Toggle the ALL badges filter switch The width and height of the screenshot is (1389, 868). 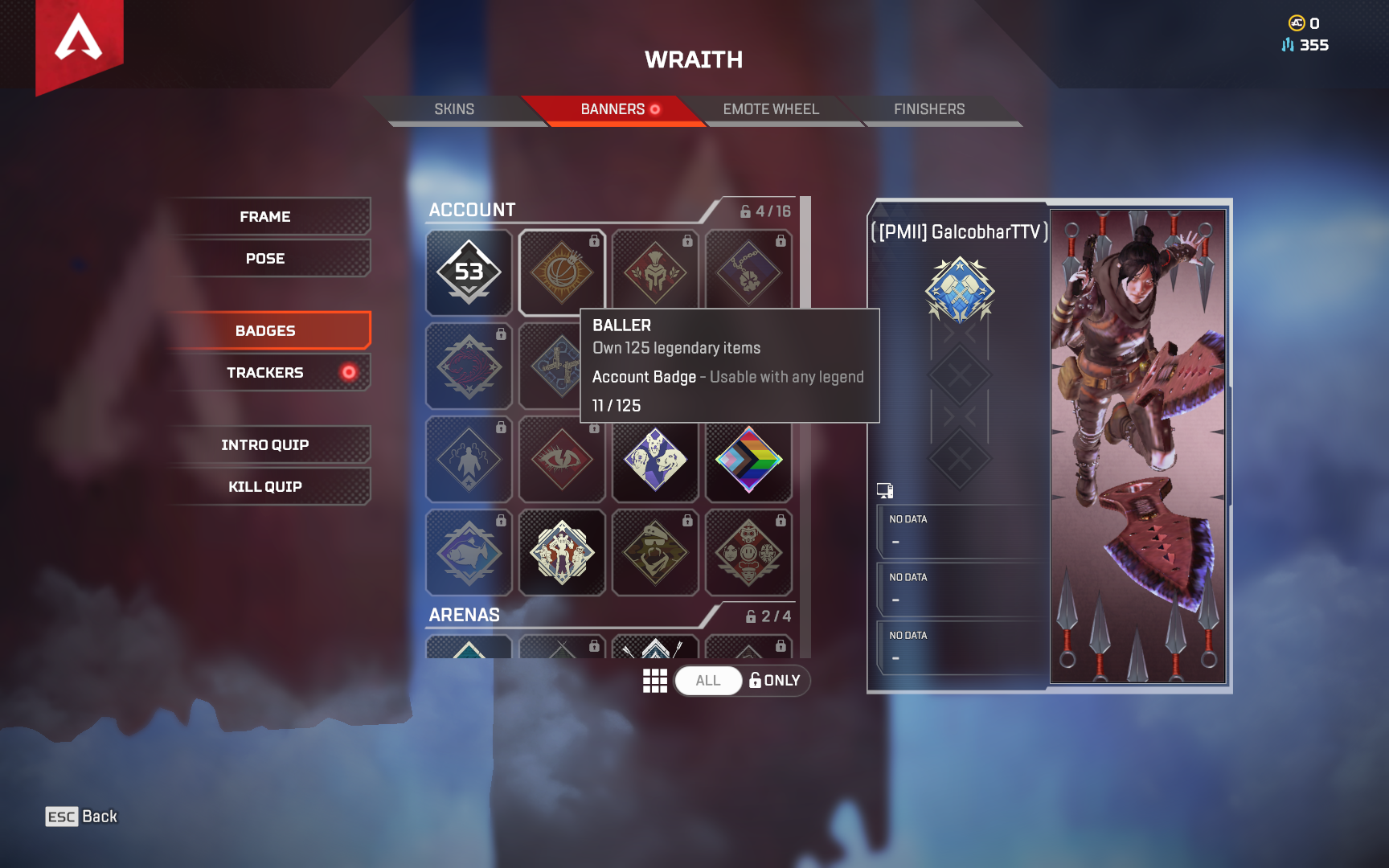coord(708,681)
